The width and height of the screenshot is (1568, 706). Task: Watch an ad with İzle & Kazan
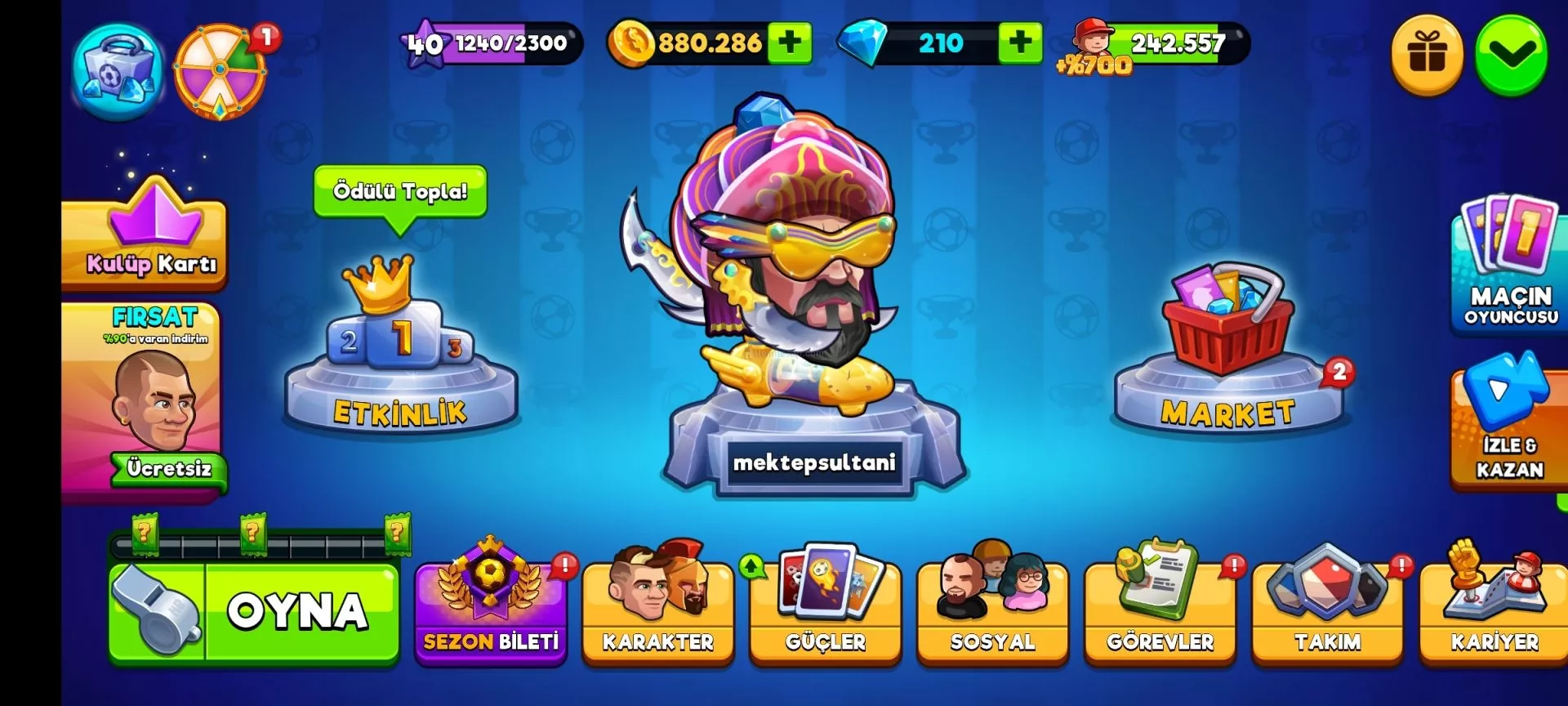[x=1509, y=425]
